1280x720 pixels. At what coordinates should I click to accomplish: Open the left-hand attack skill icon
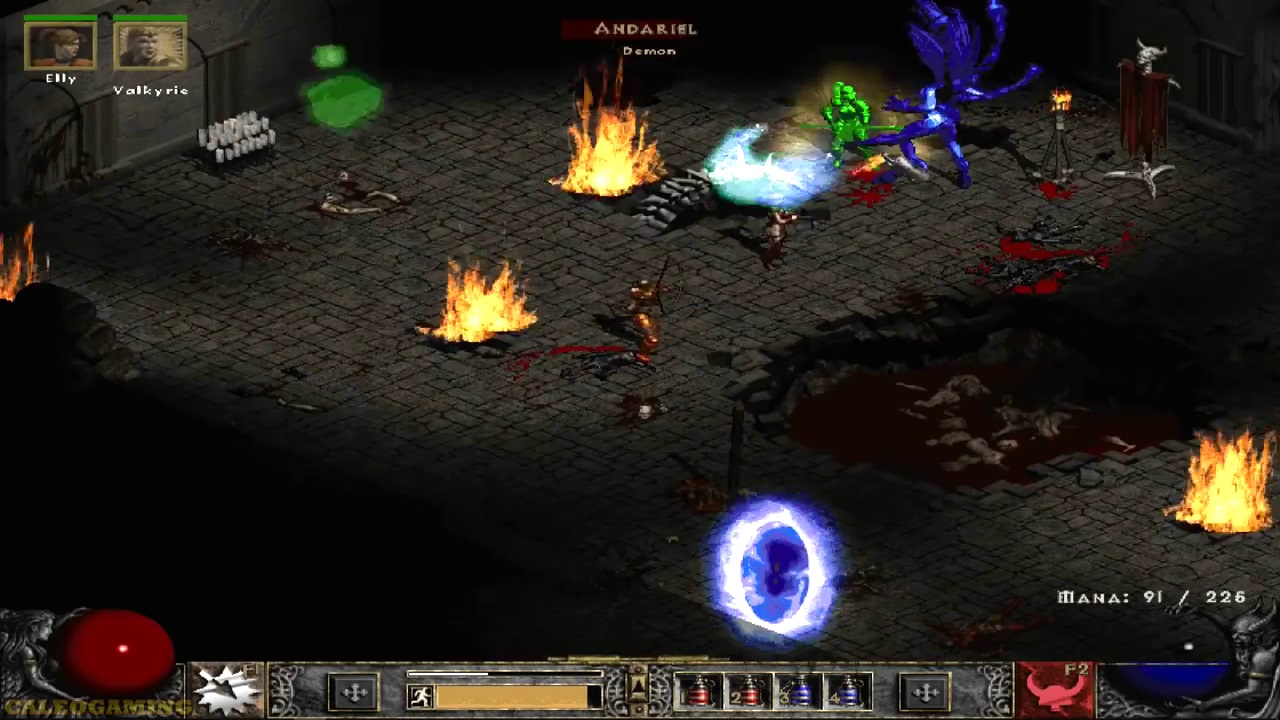point(228,689)
